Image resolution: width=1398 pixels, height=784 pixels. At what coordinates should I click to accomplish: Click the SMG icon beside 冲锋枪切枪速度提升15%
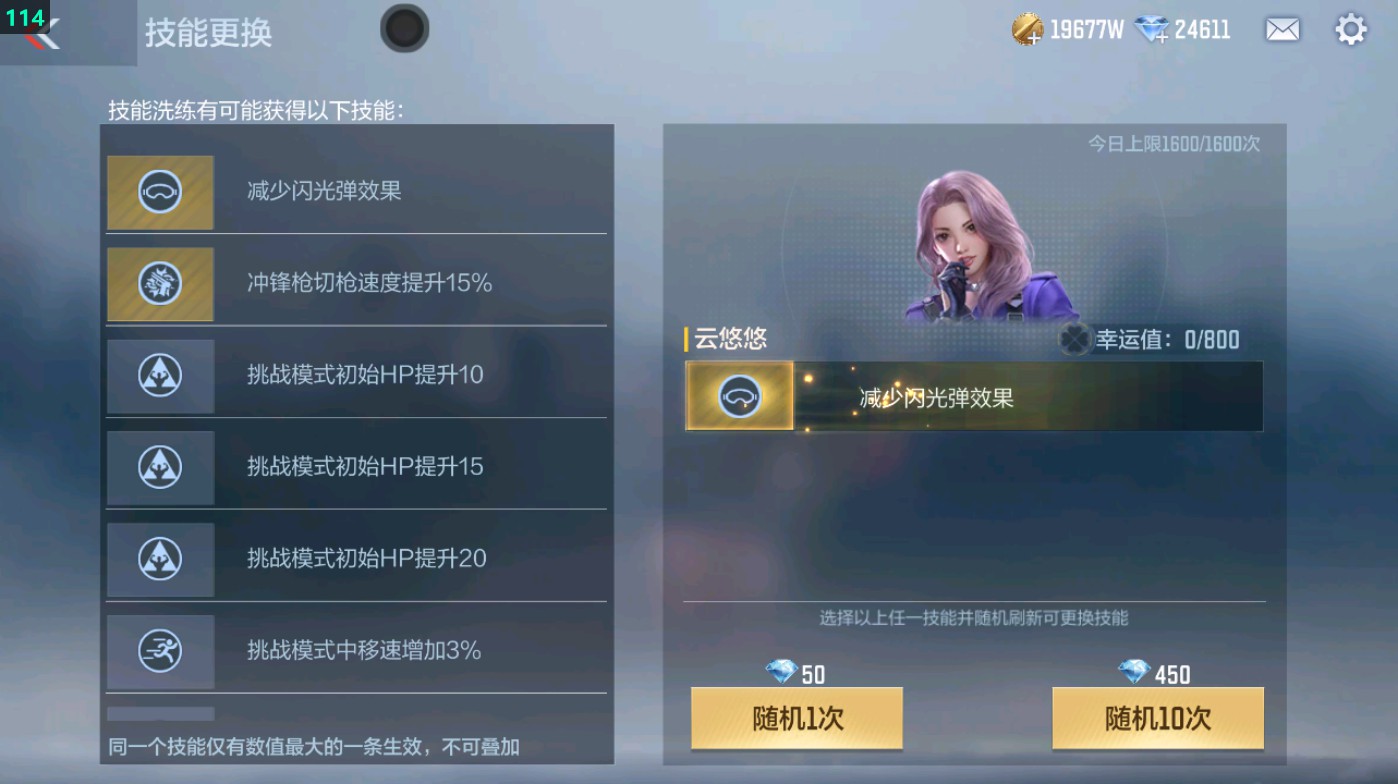[160, 283]
